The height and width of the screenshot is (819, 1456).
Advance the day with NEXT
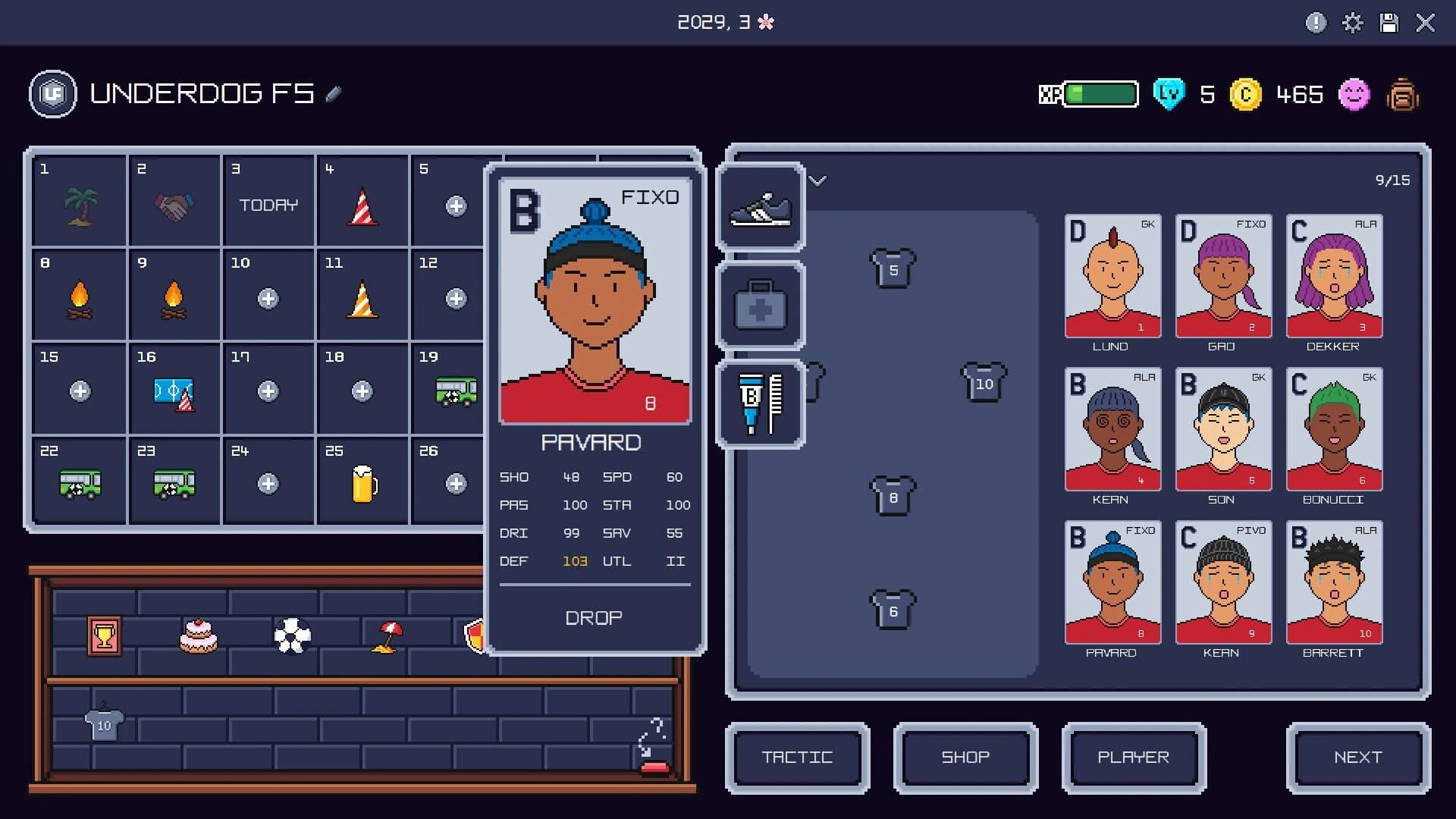pos(1358,758)
